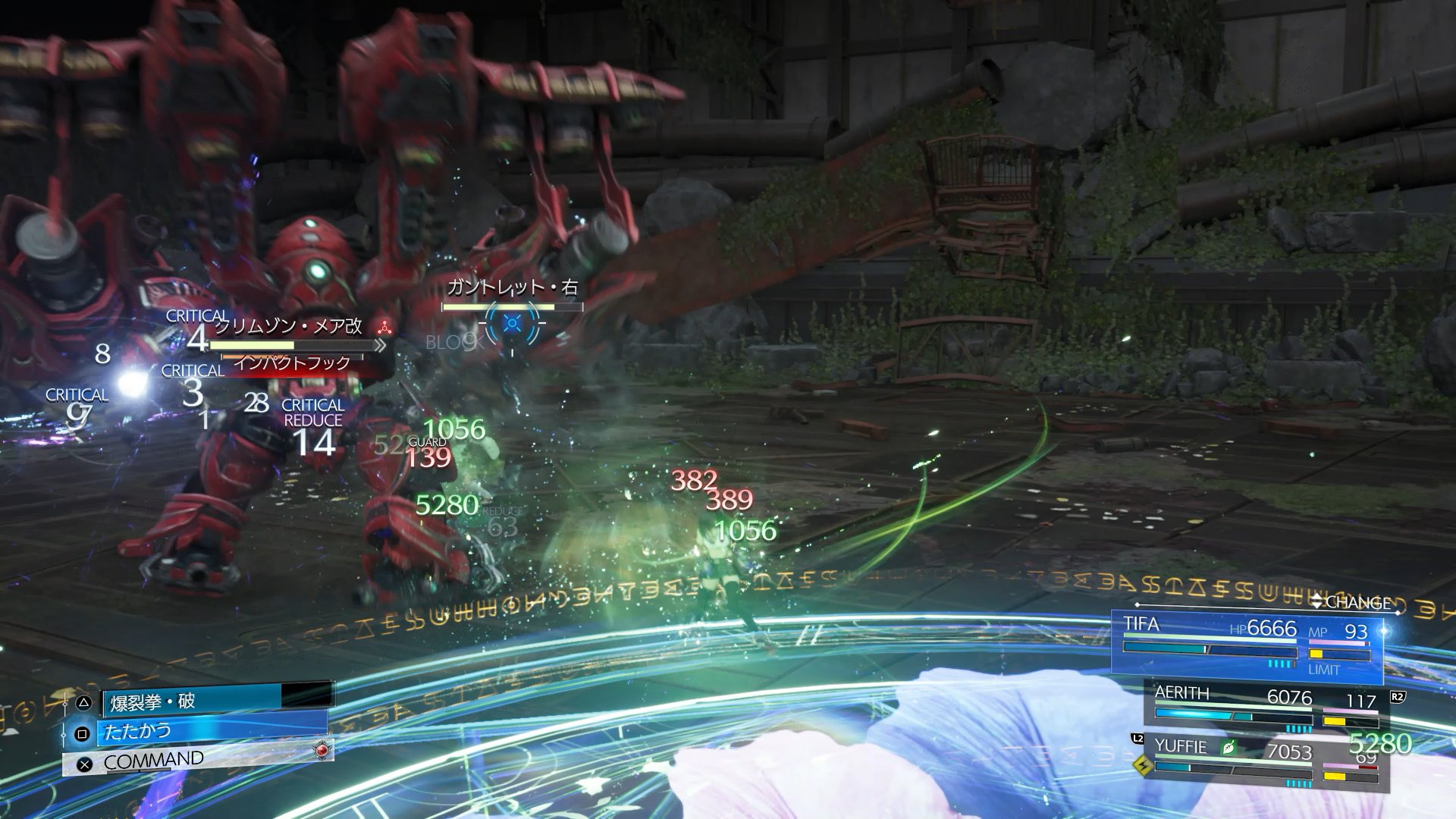Switch to Yuffie in the party list

(1265, 758)
